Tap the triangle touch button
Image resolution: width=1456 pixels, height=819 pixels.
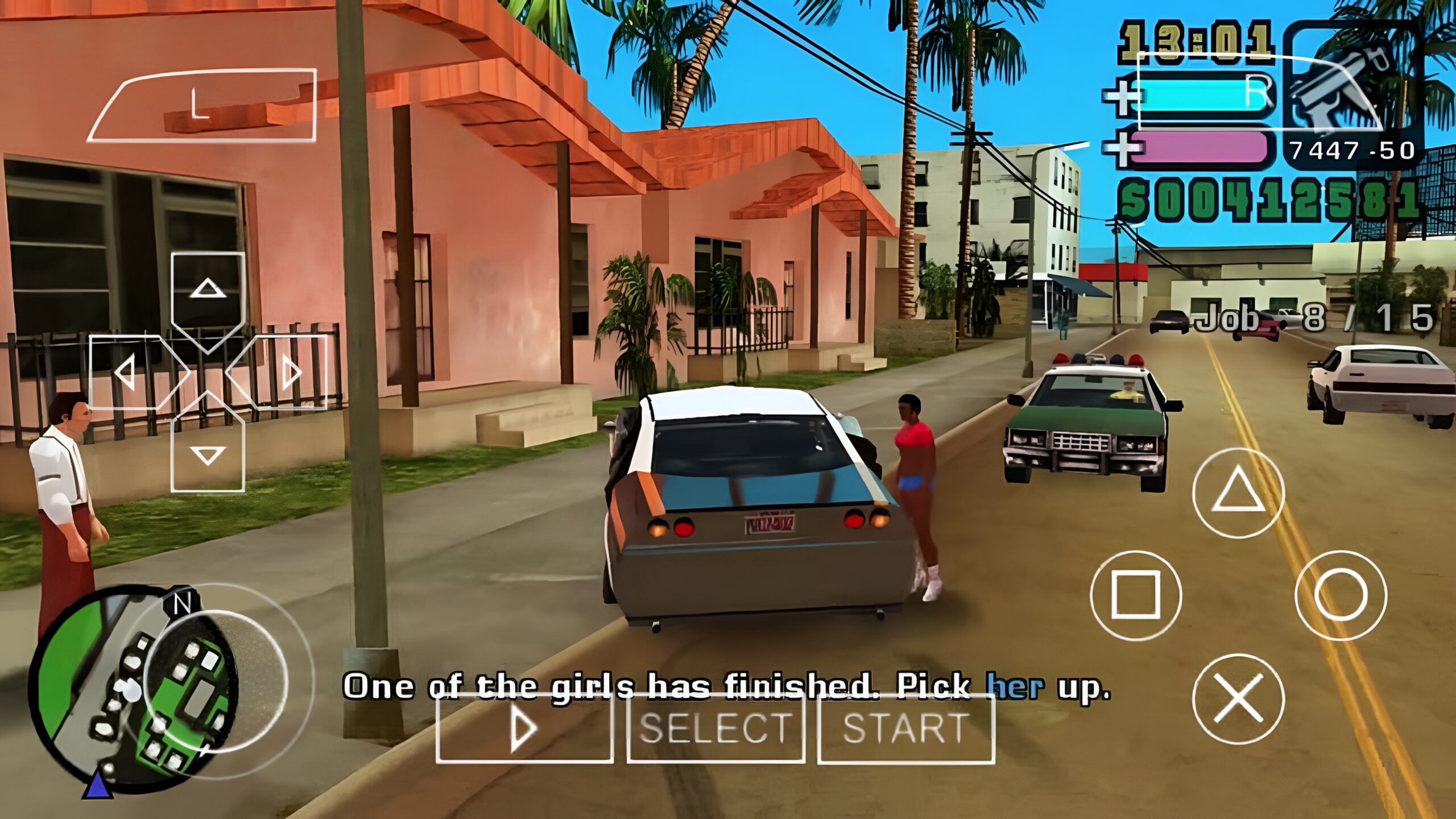1238,493
